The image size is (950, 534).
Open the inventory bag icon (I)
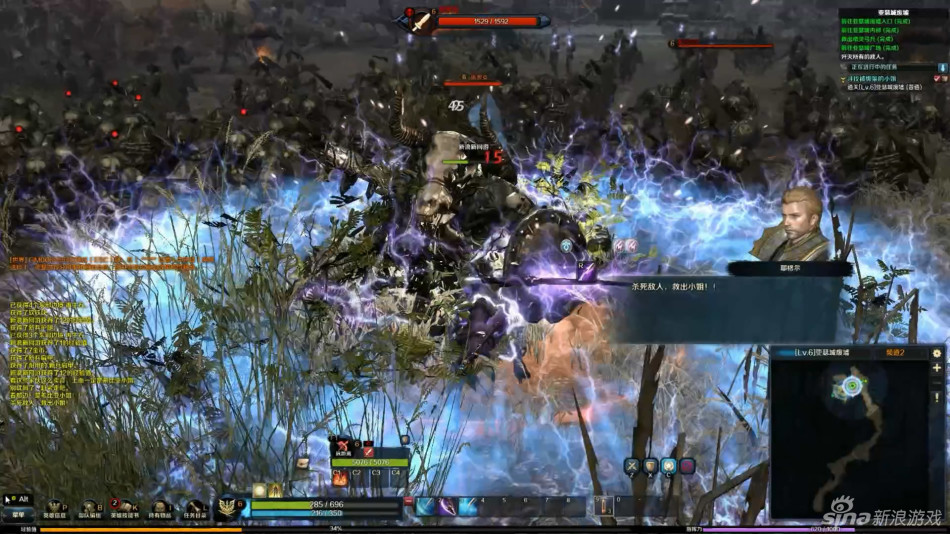[x=160, y=509]
